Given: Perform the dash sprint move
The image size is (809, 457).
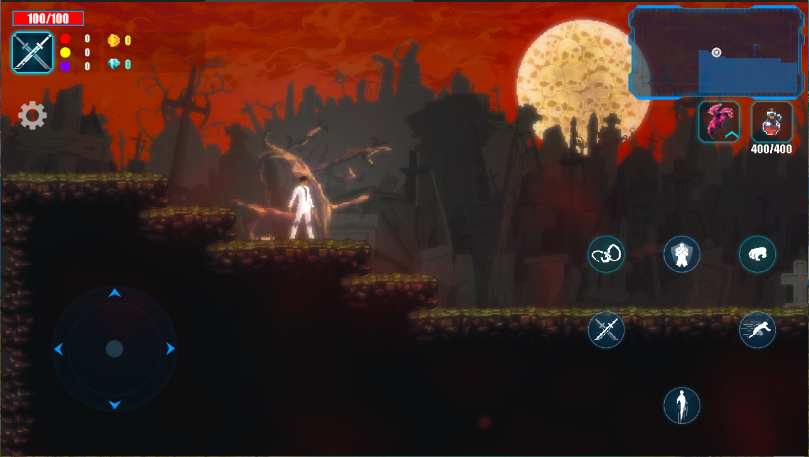Looking at the screenshot, I should [x=757, y=329].
